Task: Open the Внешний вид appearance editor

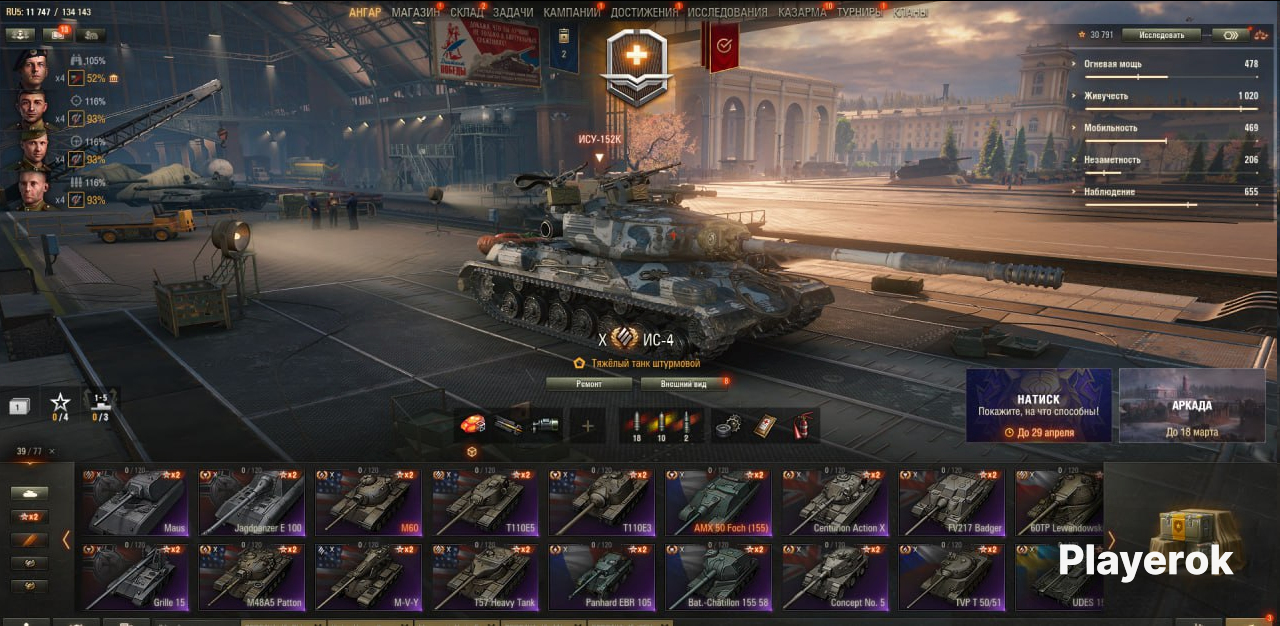Action: [686, 384]
